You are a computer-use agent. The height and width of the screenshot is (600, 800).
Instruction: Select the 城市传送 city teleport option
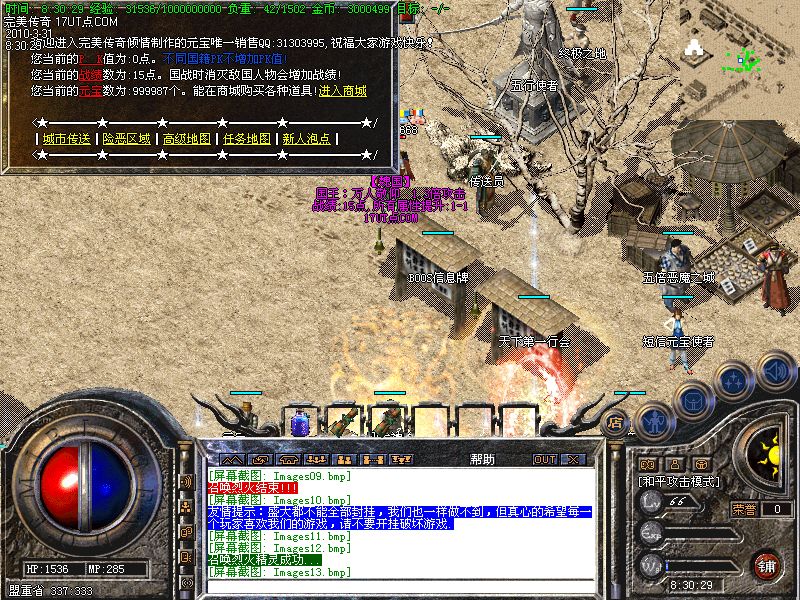(x=67, y=139)
